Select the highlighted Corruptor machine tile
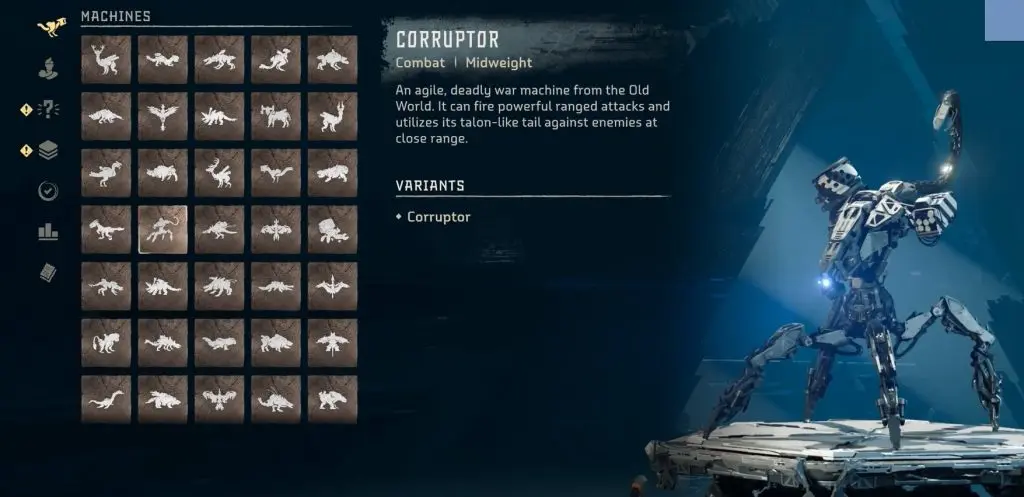The width and height of the screenshot is (1024, 497). click(x=162, y=229)
